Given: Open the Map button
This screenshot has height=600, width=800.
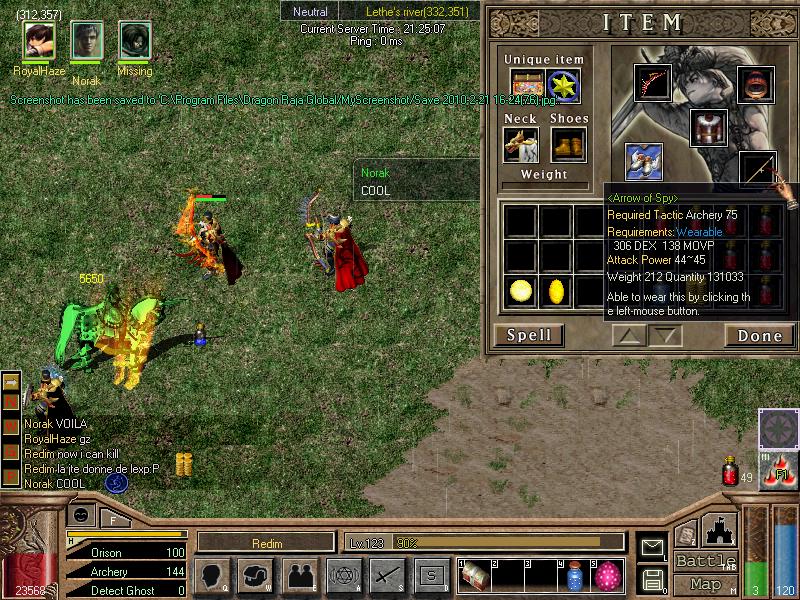Looking at the screenshot, I should pyautogui.click(x=705, y=583).
